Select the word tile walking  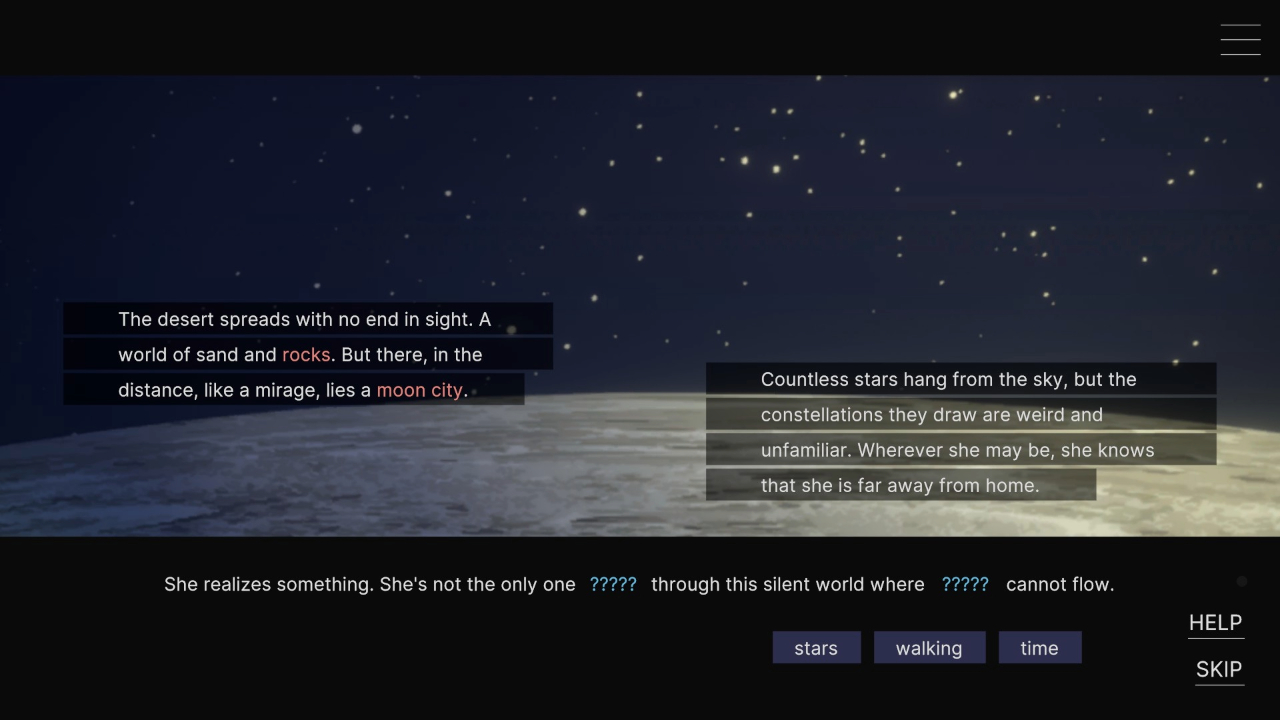point(929,647)
